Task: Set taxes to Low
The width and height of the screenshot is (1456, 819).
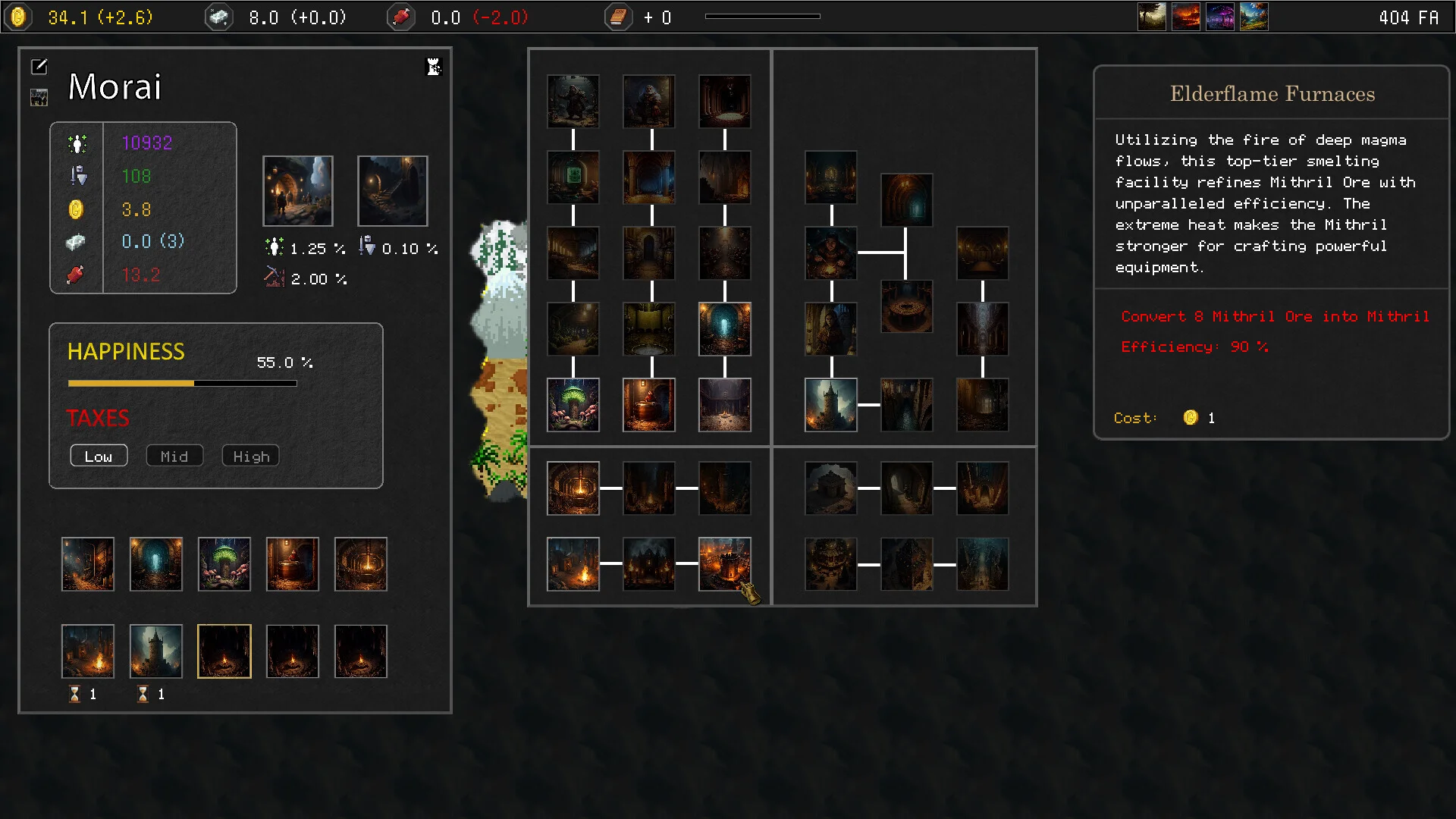Action: (x=99, y=456)
